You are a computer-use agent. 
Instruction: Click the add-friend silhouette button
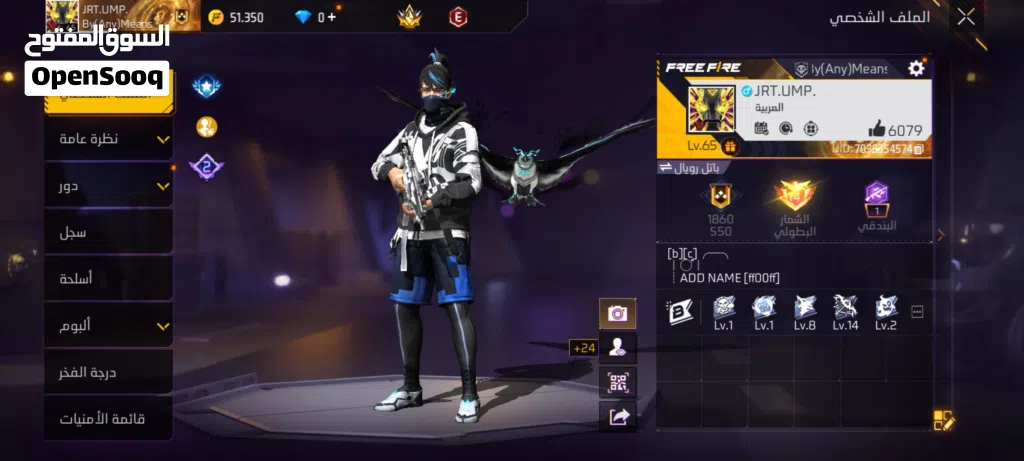click(x=617, y=347)
